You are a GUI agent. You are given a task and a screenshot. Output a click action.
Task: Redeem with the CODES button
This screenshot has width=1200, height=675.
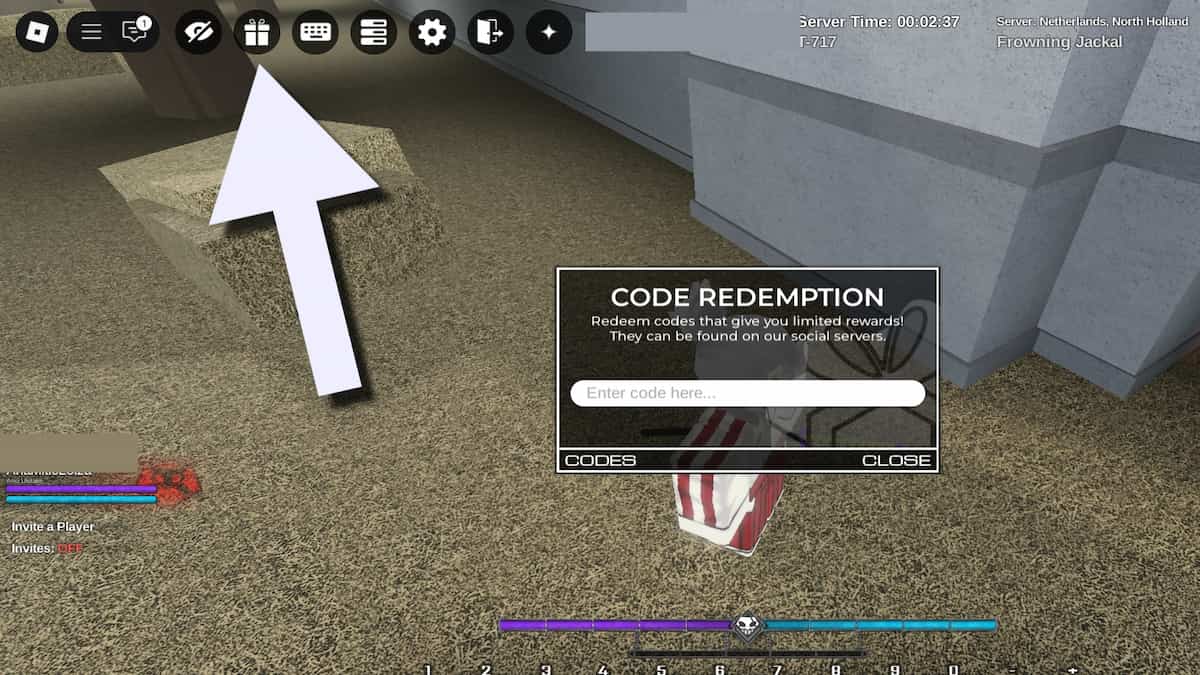(x=600, y=460)
